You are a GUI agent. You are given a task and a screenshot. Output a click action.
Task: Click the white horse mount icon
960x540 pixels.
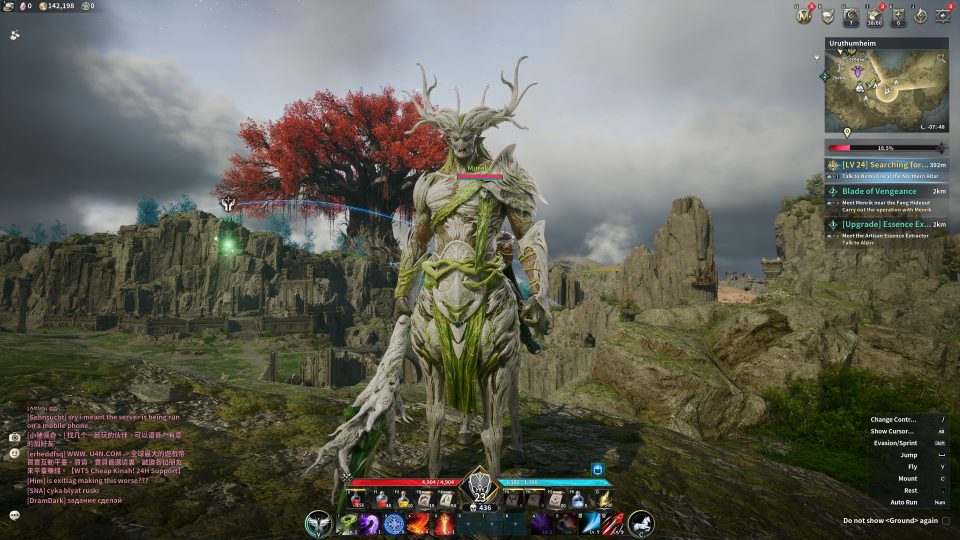point(641,522)
